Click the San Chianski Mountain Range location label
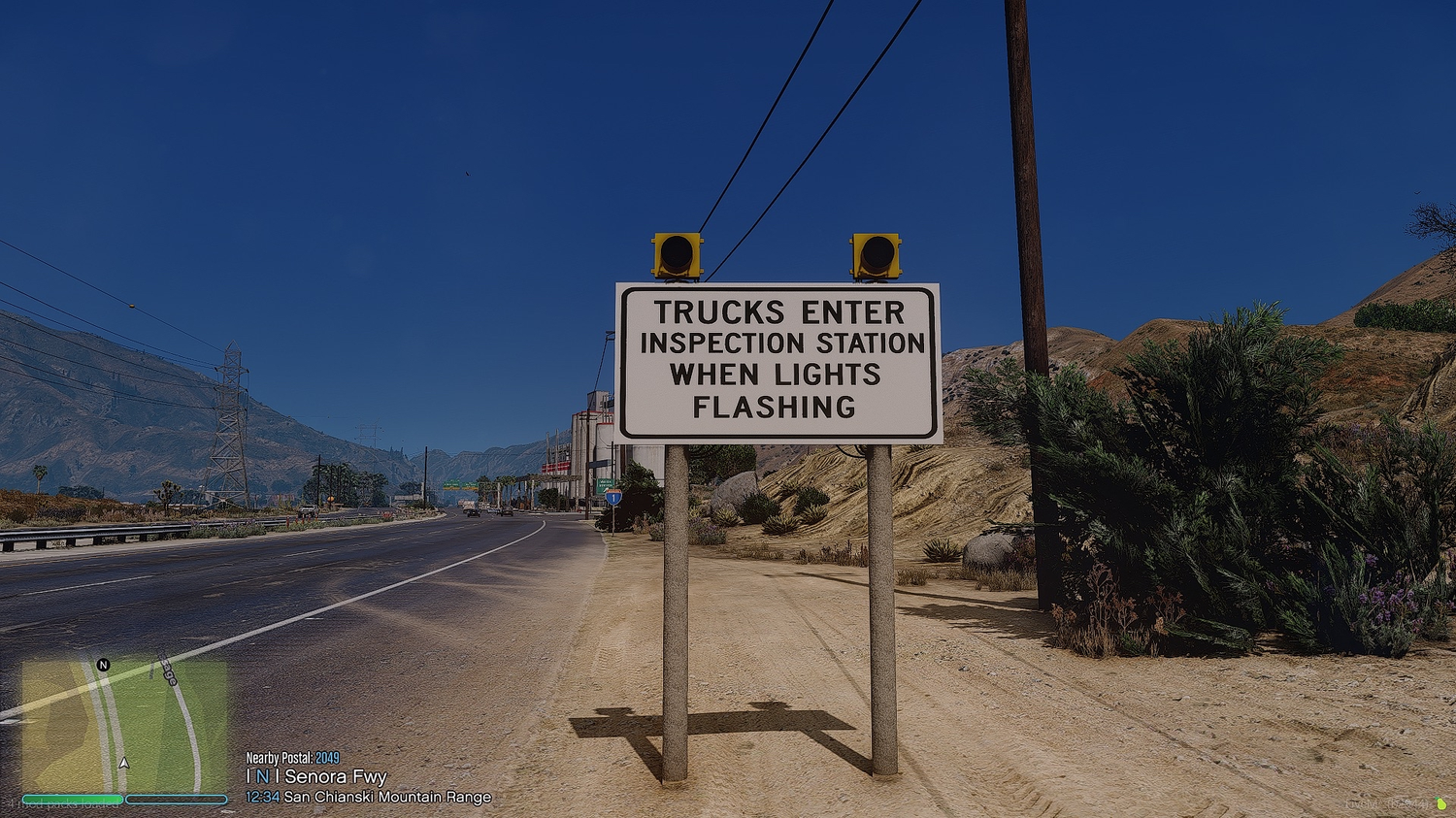The image size is (1456, 818). (386, 796)
